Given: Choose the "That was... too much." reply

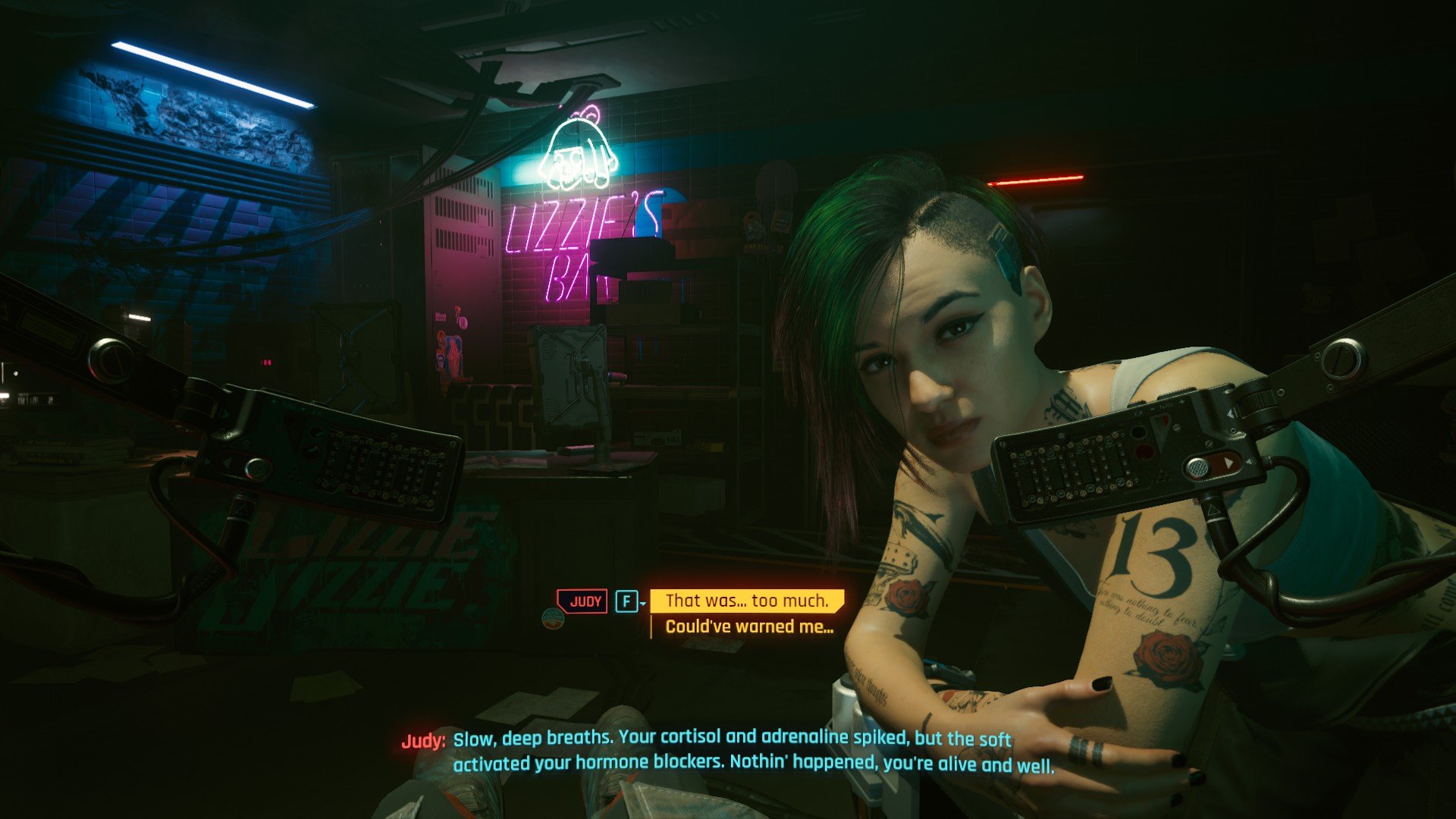Looking at the screenshot, I should point(747,601).
